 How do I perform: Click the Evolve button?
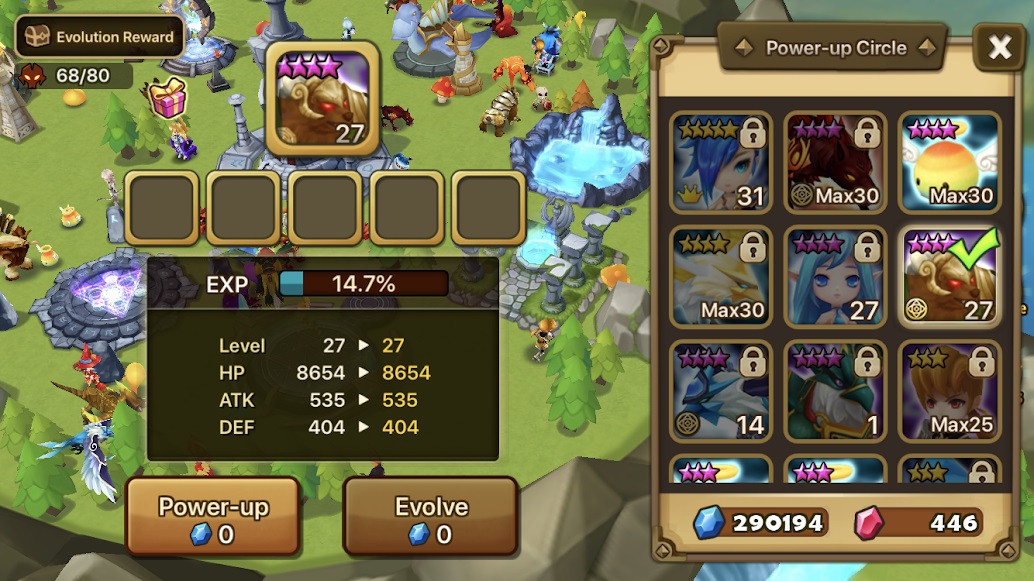(430, 516)
